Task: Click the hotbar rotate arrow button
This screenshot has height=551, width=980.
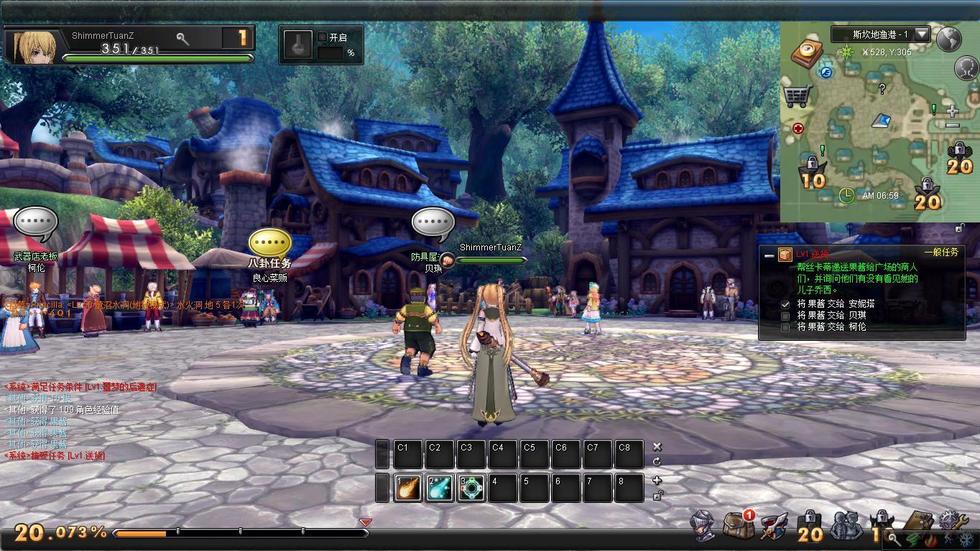Action: click(657, 461)
